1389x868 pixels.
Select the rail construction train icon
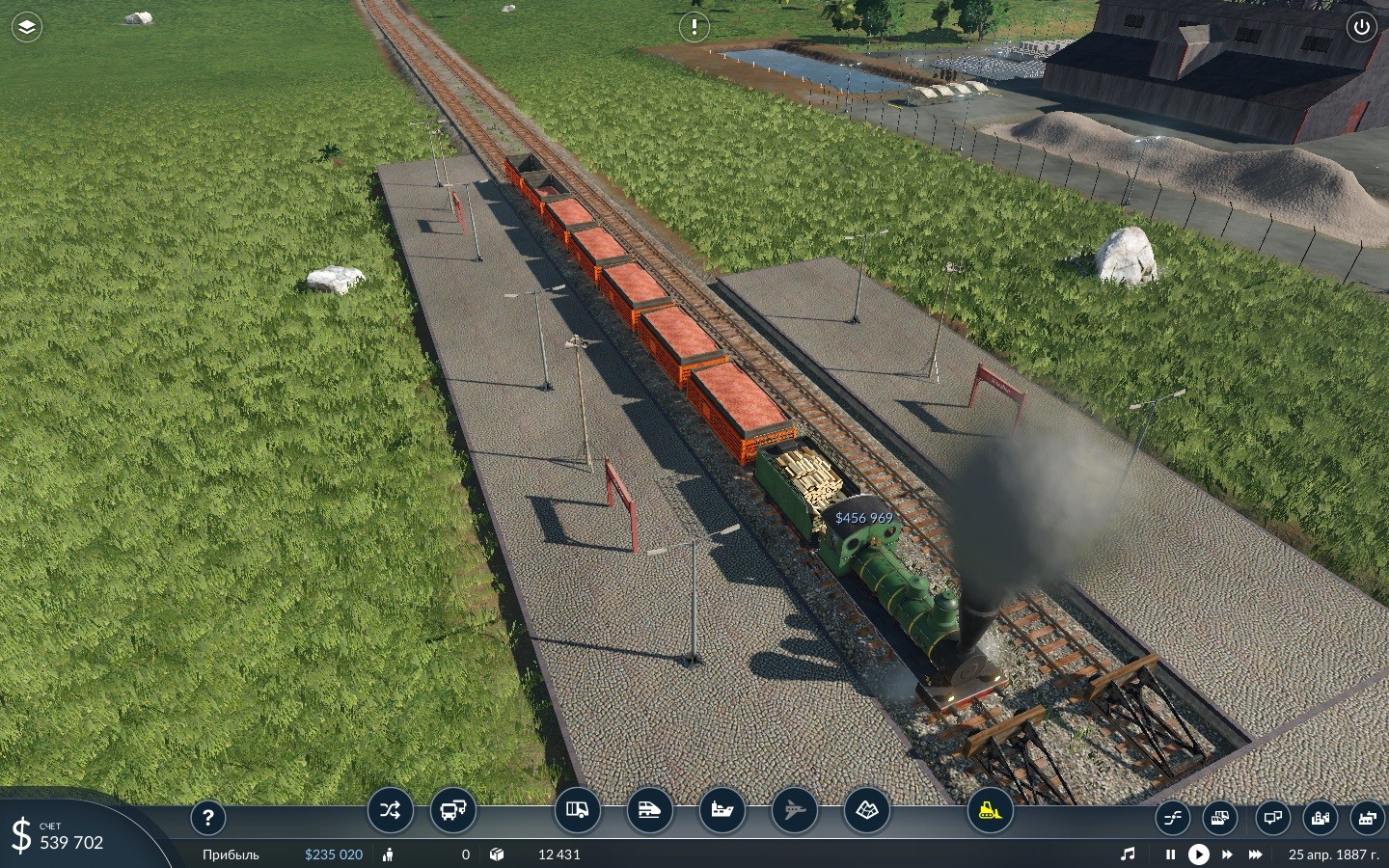(x=649, y=810)
